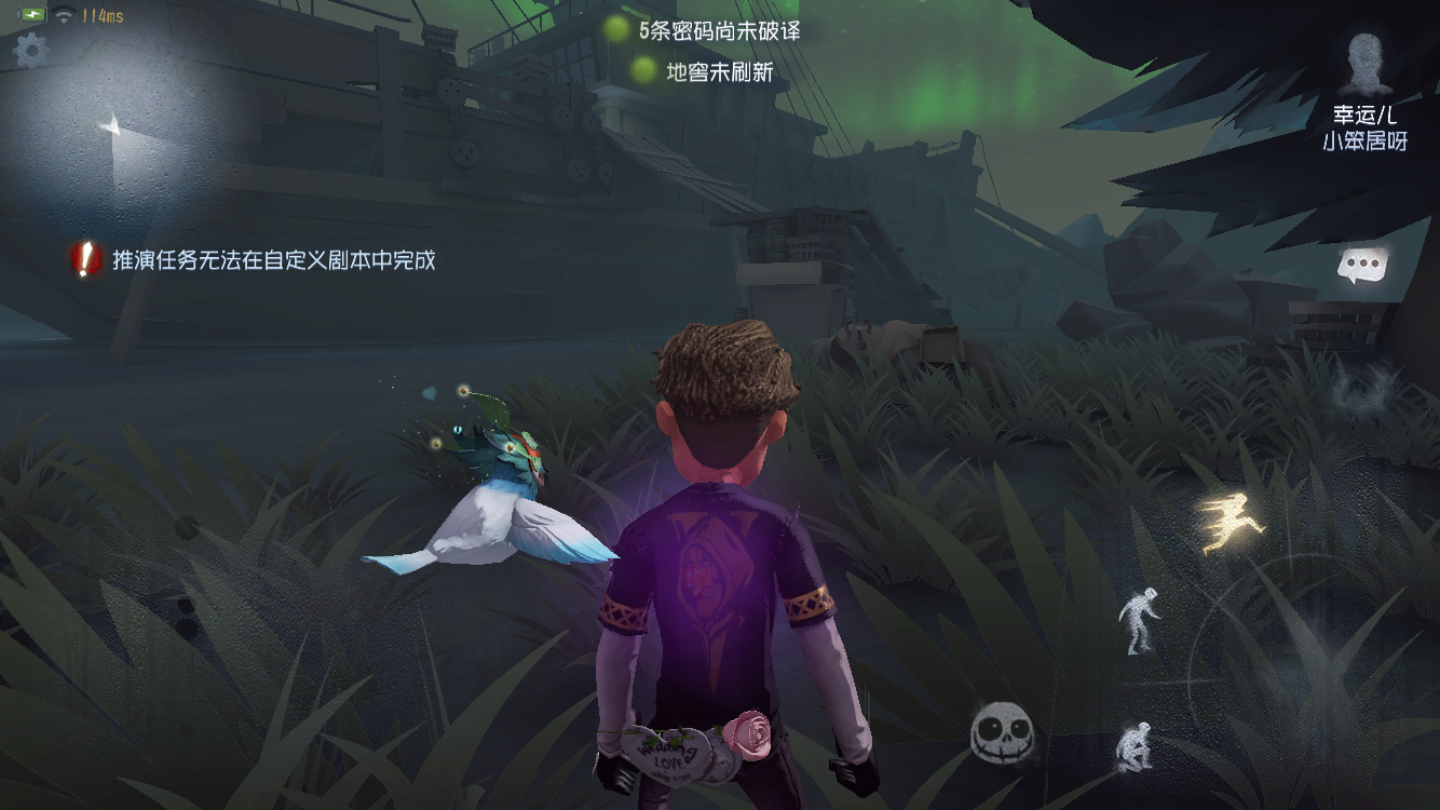
Task: Open the quick chat bubble icon
Action: [1363, 262]
